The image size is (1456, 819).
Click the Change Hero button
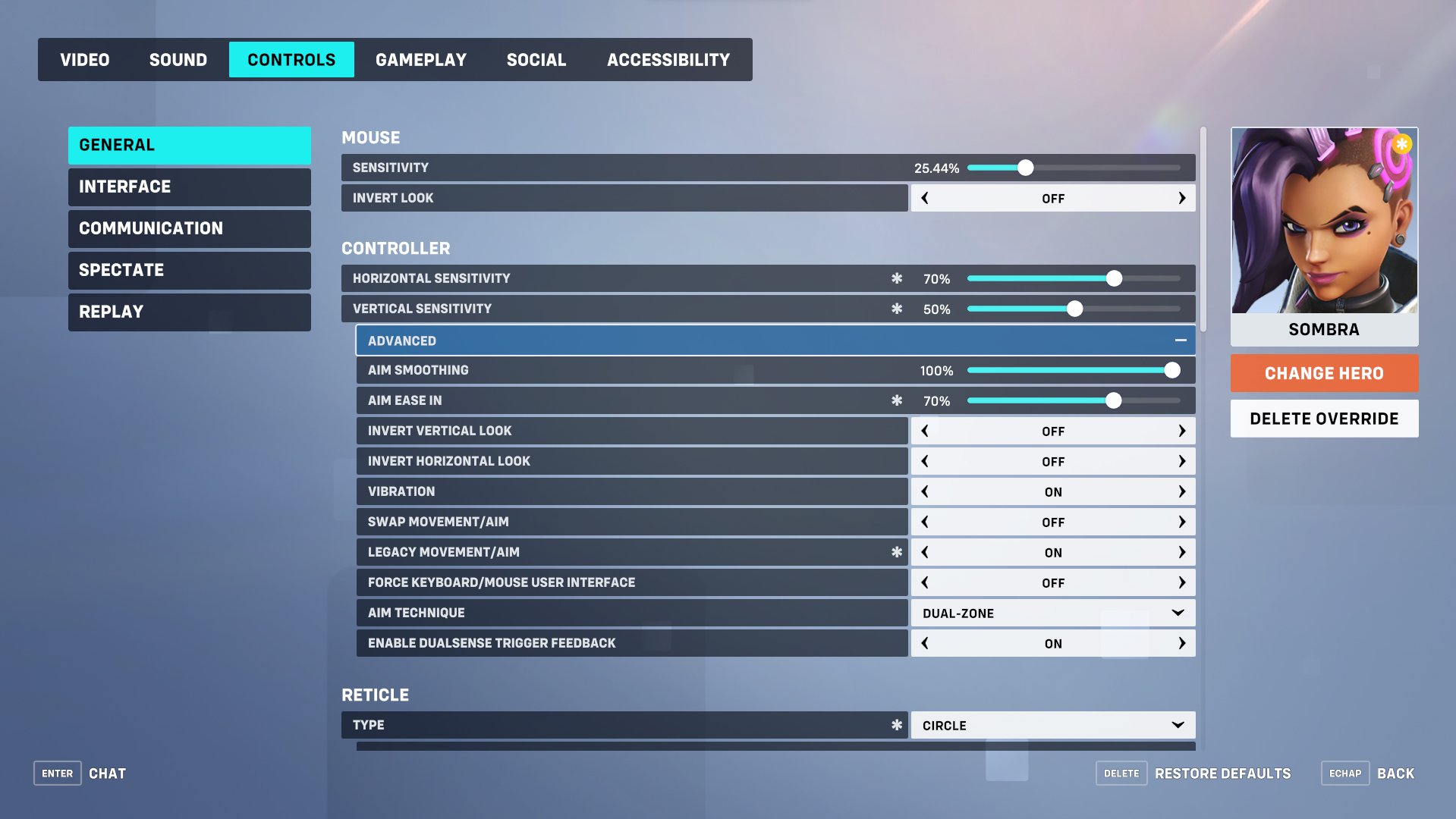coord(1323,373)
